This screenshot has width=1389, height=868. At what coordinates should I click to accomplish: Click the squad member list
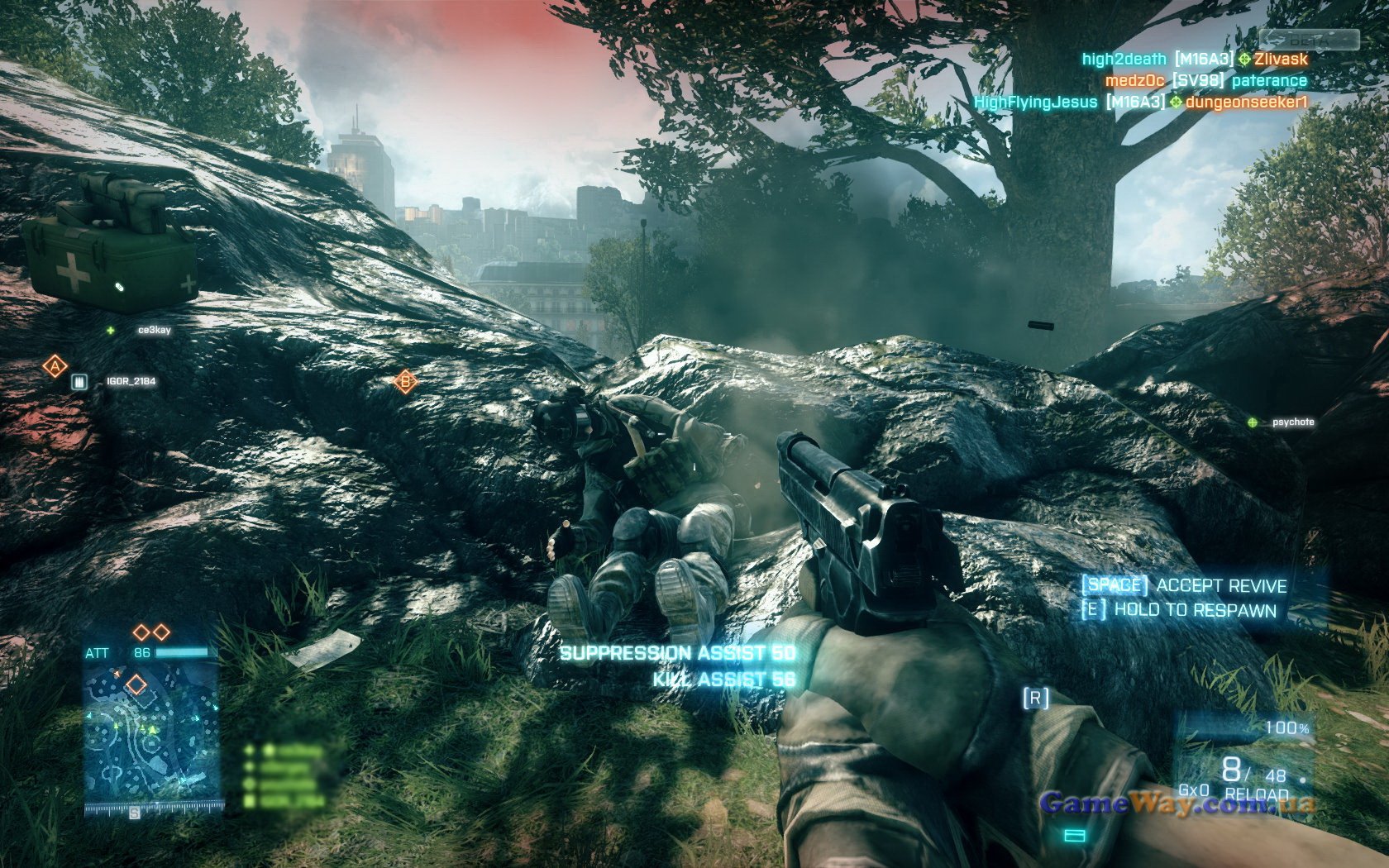[285, 775]
